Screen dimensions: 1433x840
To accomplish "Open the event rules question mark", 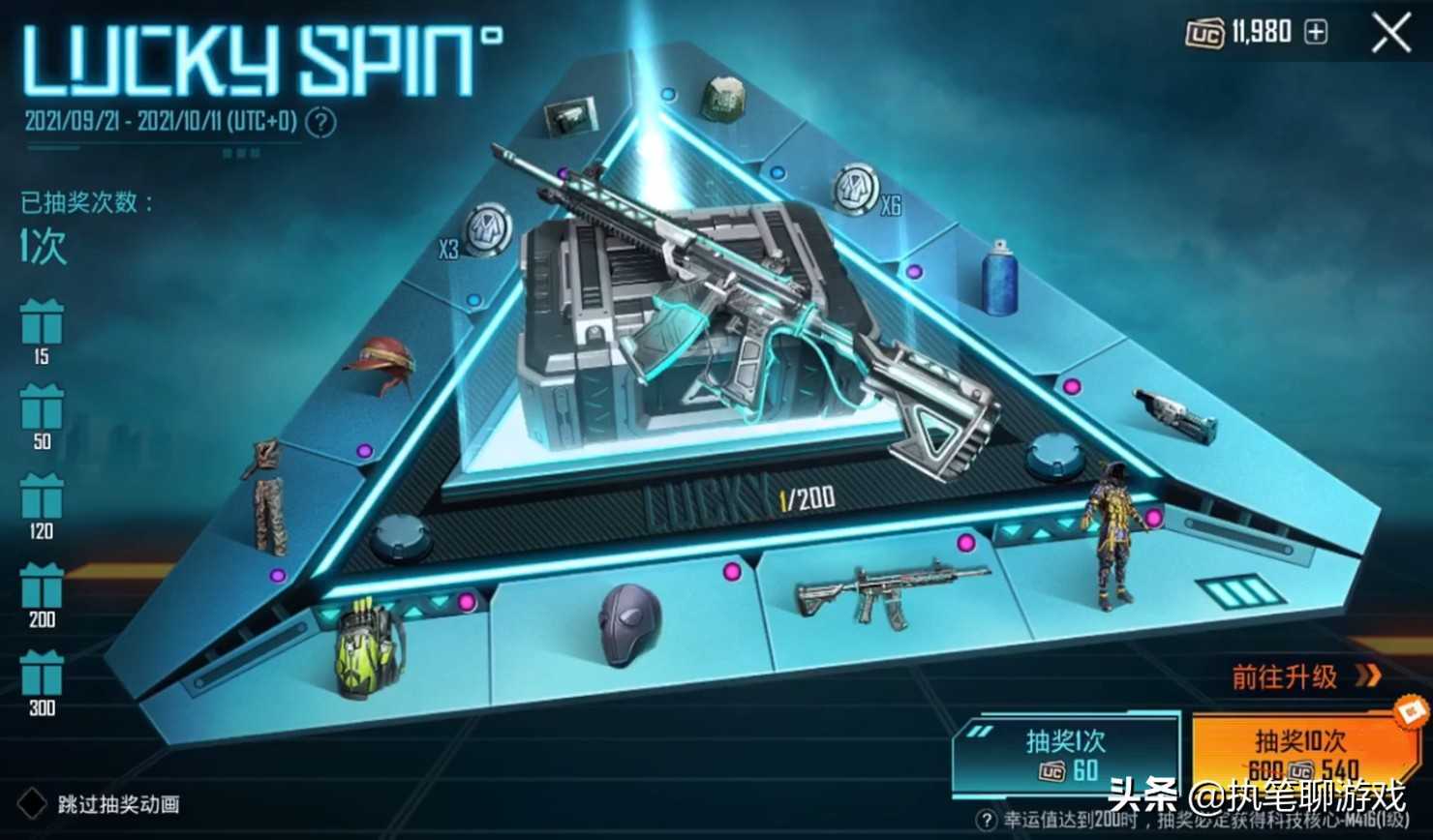I will [x=321, y=123].
